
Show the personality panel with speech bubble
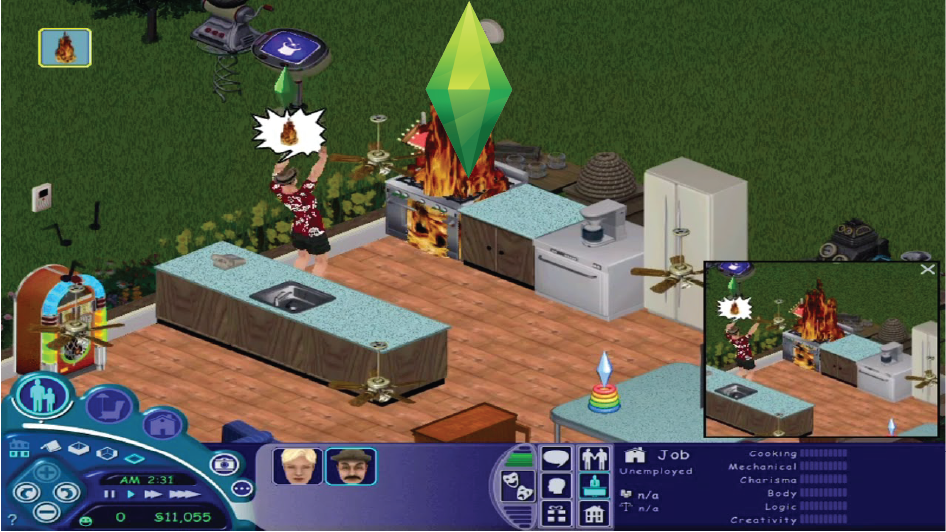[x=556, y=459]
